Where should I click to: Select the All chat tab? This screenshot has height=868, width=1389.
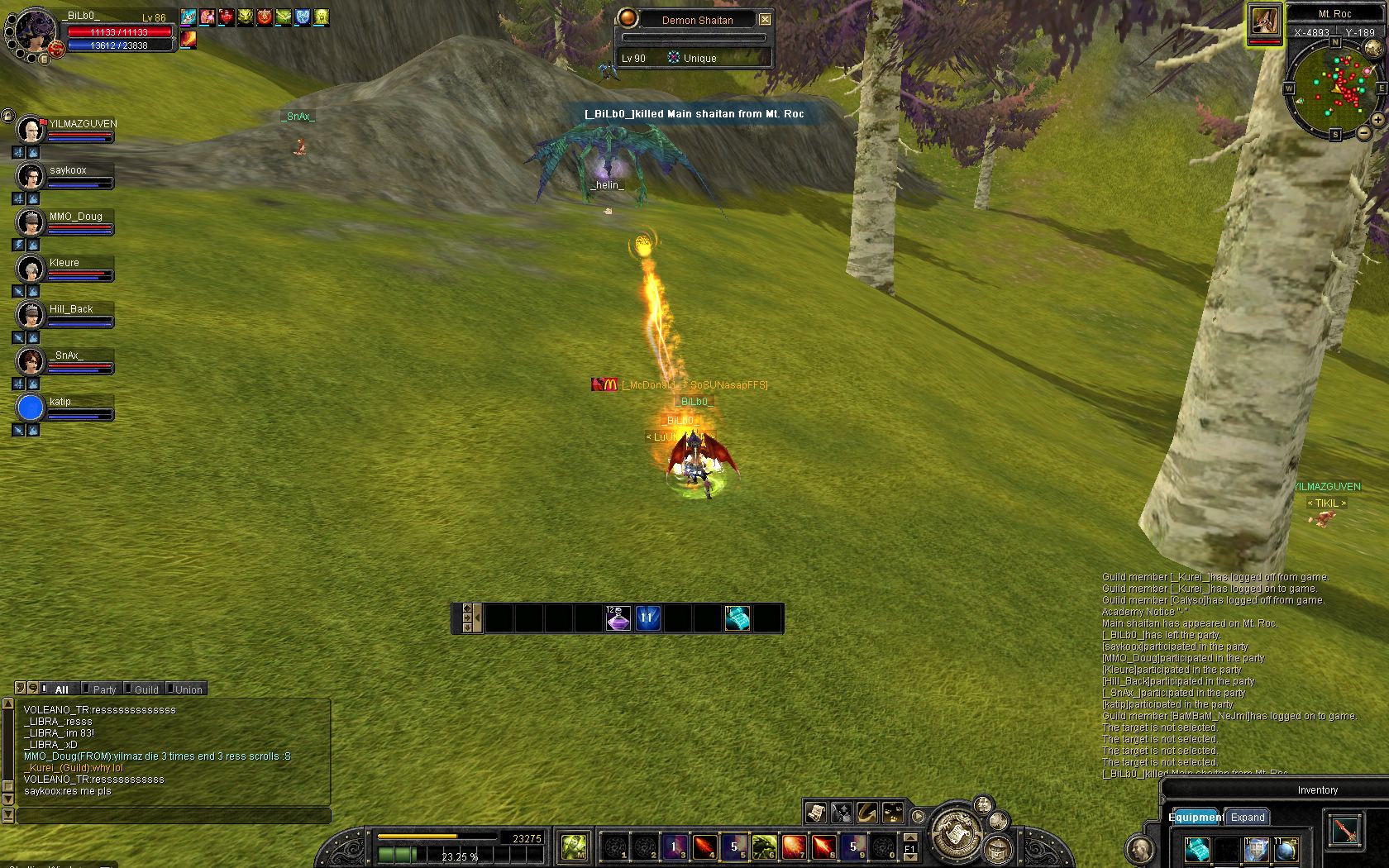[x=61, y=689]
